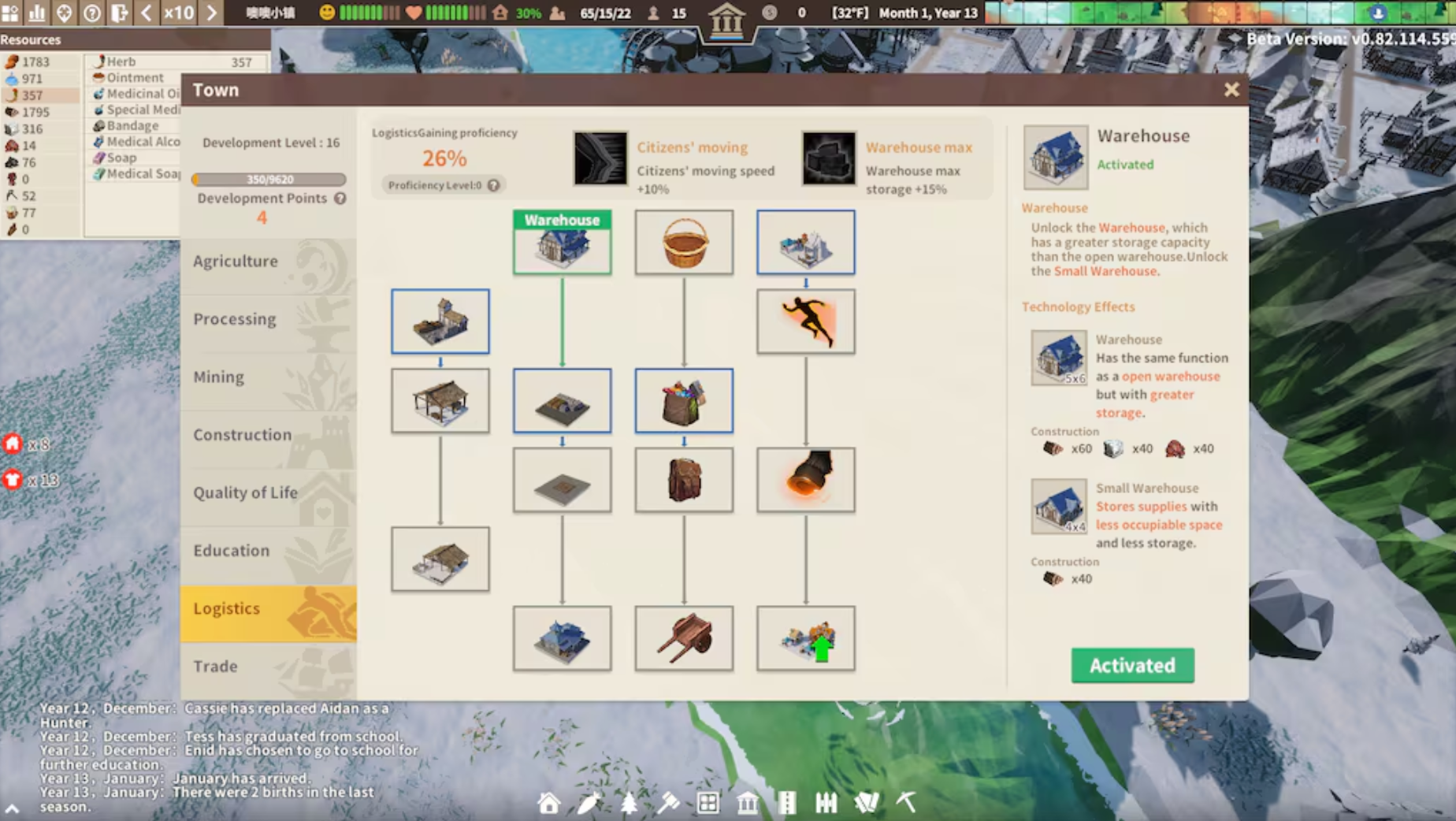
Task: Click the question mark help icon
Action: click(x=91, y=13)
